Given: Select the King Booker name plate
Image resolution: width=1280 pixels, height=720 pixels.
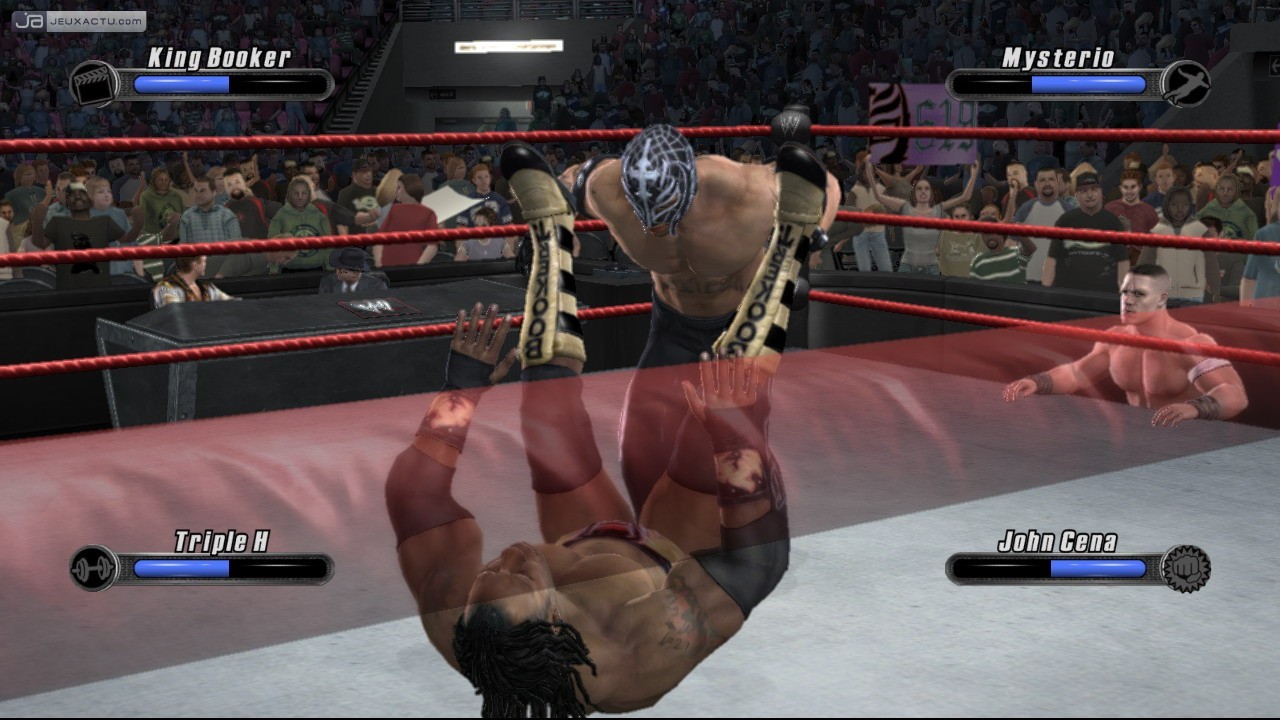Looking at the screenshot, I should (x=221, y=57).
